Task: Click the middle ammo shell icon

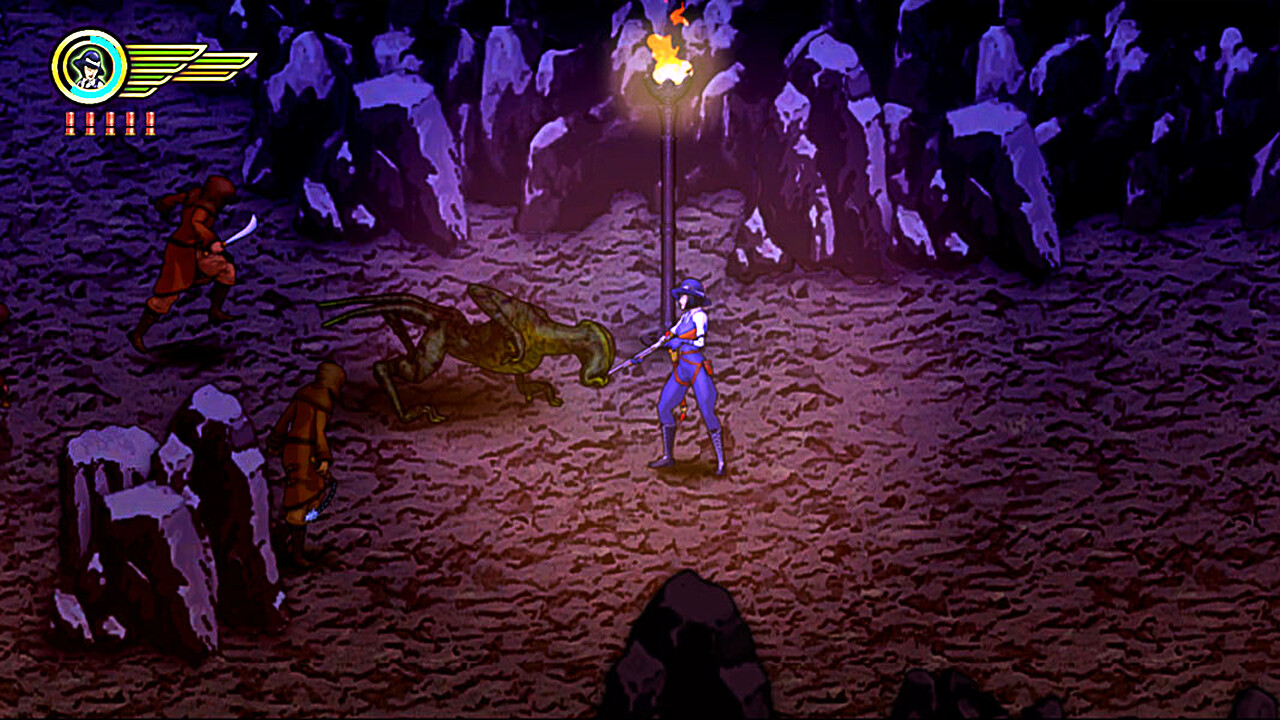Action: [x=109, y=122]
